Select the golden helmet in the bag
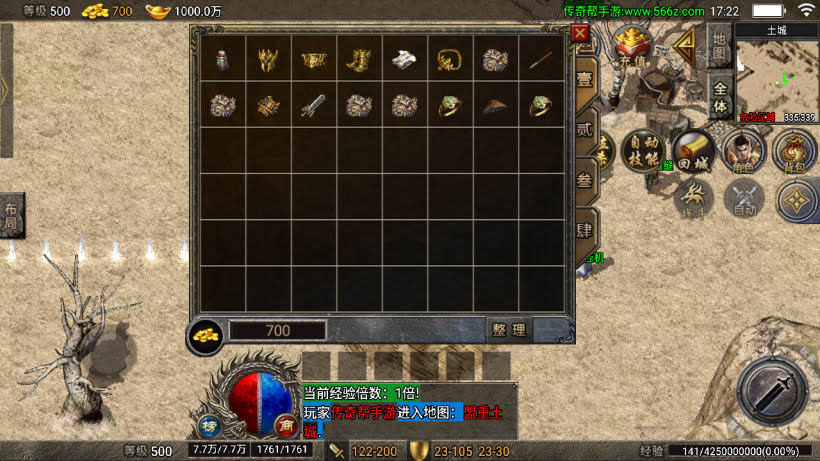 [x=267, y=59]
